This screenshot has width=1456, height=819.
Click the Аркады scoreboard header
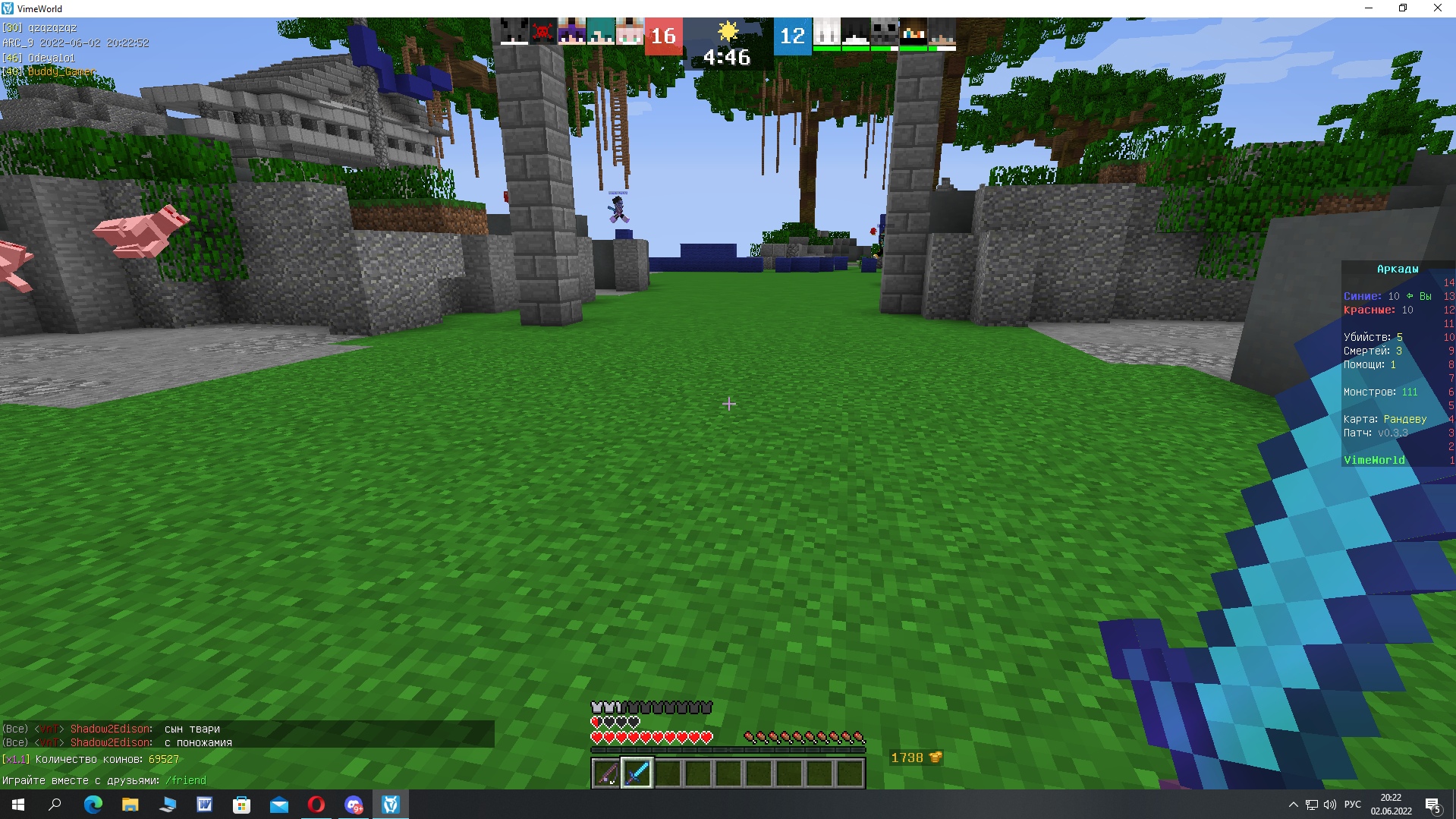click(1398, 269)
